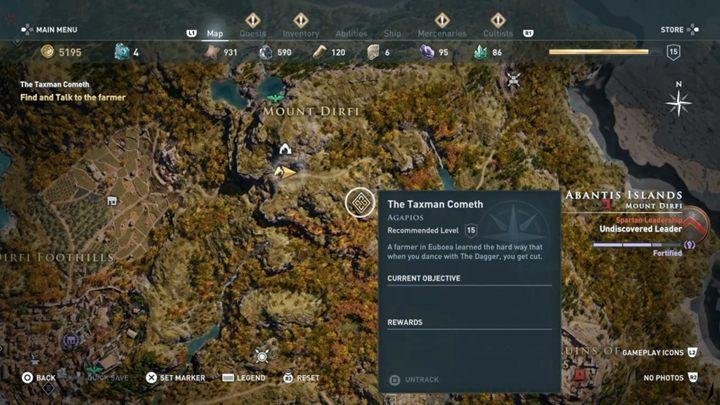Select the green eagle viewpoint marker

coord(274,97)
